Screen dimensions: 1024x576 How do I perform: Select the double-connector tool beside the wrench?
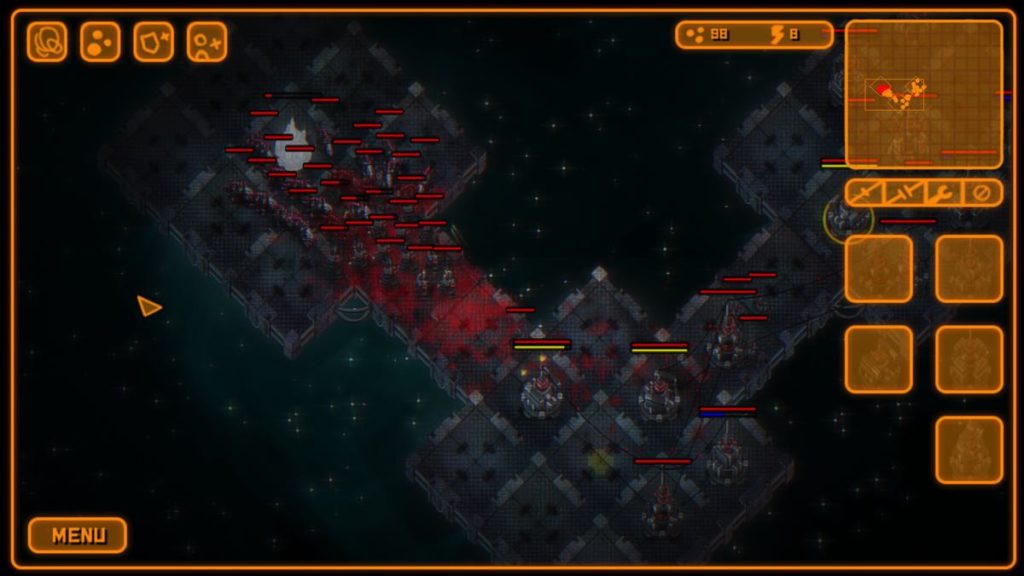coord(904,193)
